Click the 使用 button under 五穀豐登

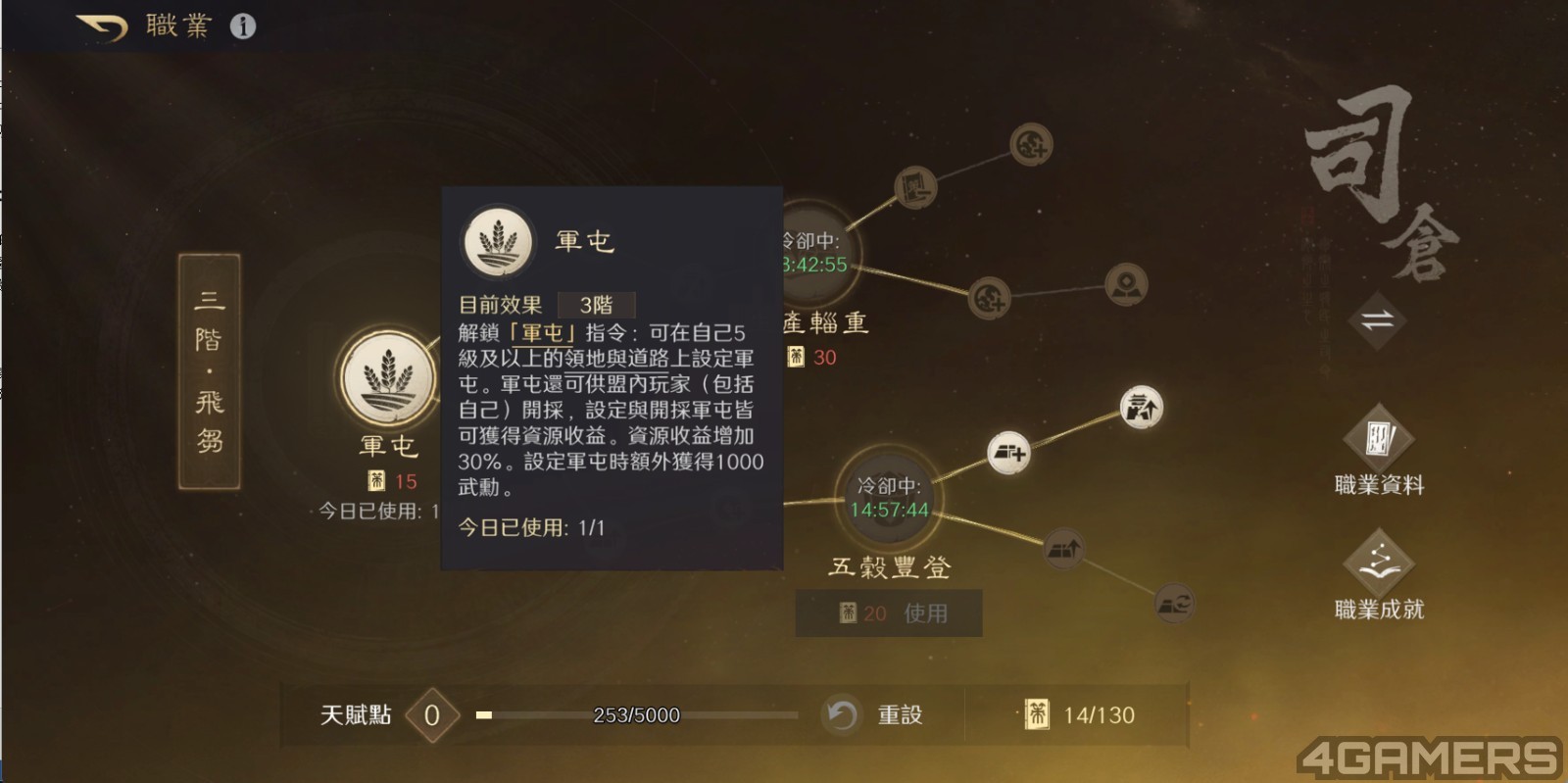[x=929, y=612]
